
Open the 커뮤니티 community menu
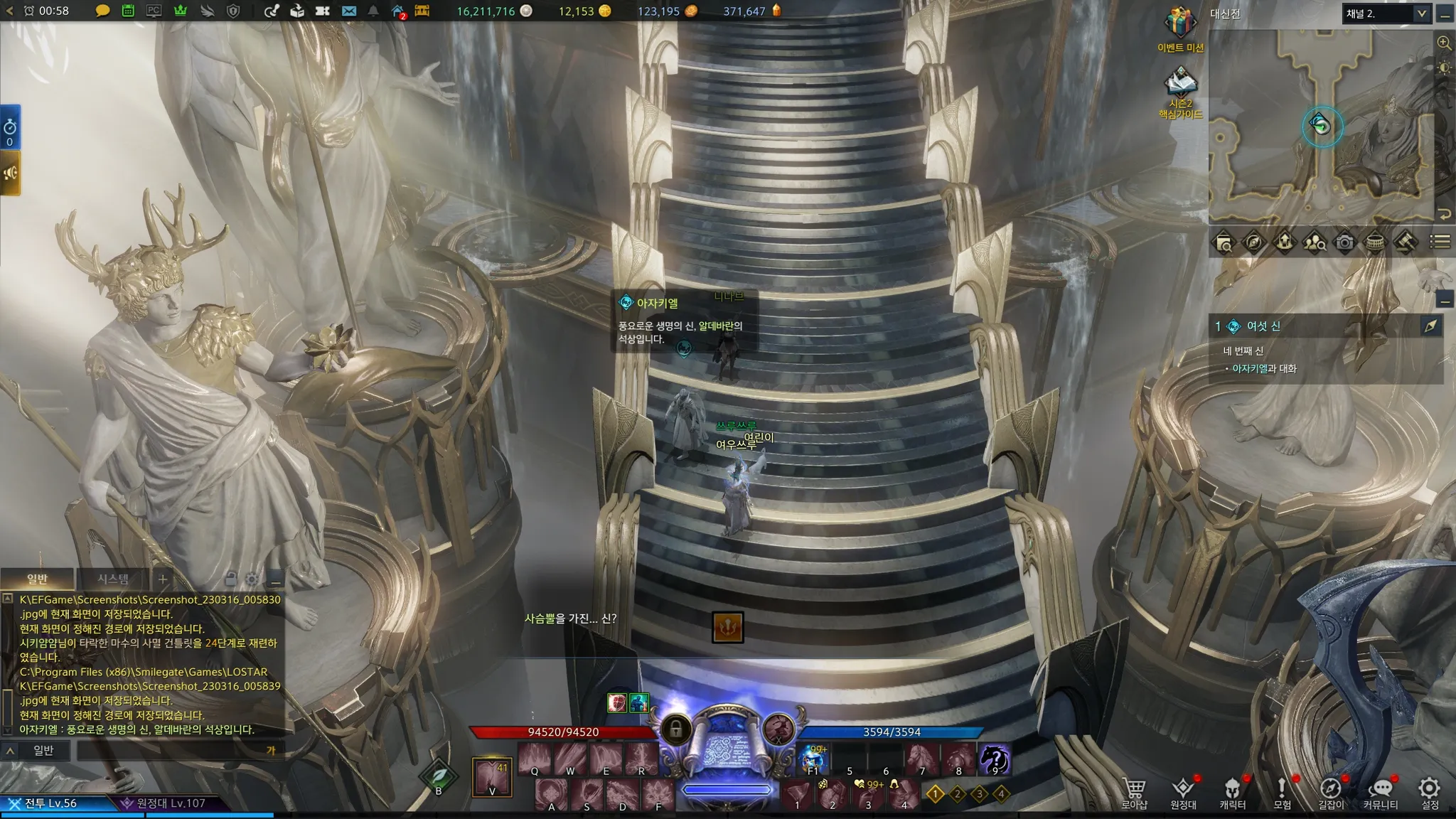(1380, 792)
